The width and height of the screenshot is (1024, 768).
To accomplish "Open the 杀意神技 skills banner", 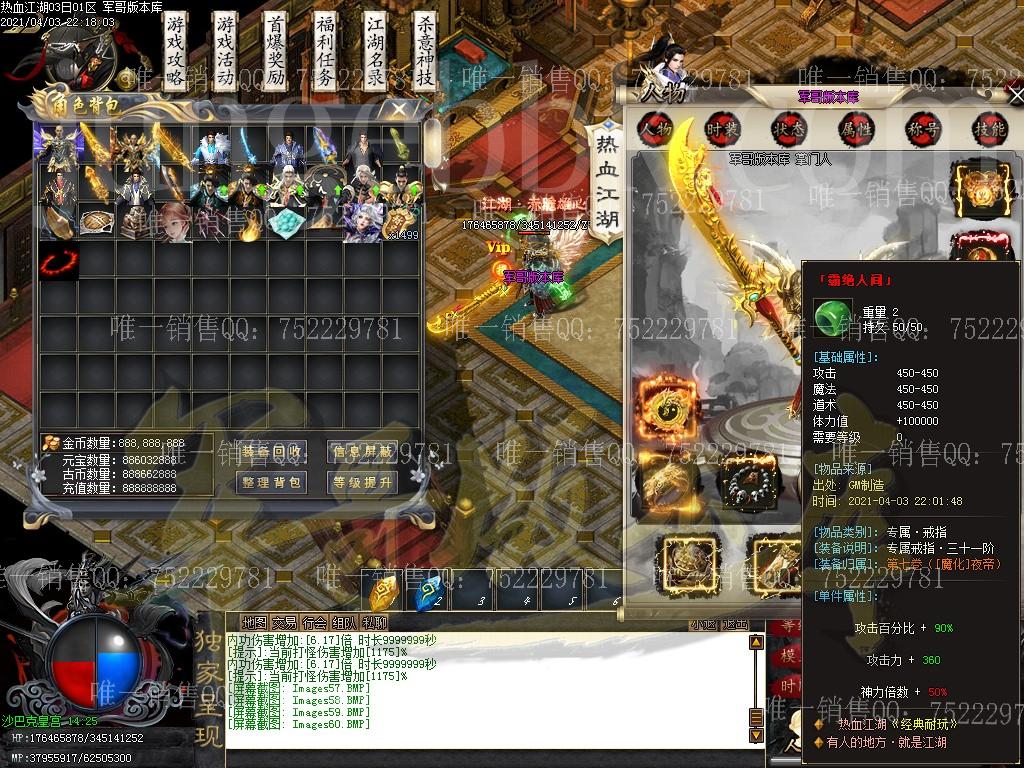I will (x=425, y=52).
